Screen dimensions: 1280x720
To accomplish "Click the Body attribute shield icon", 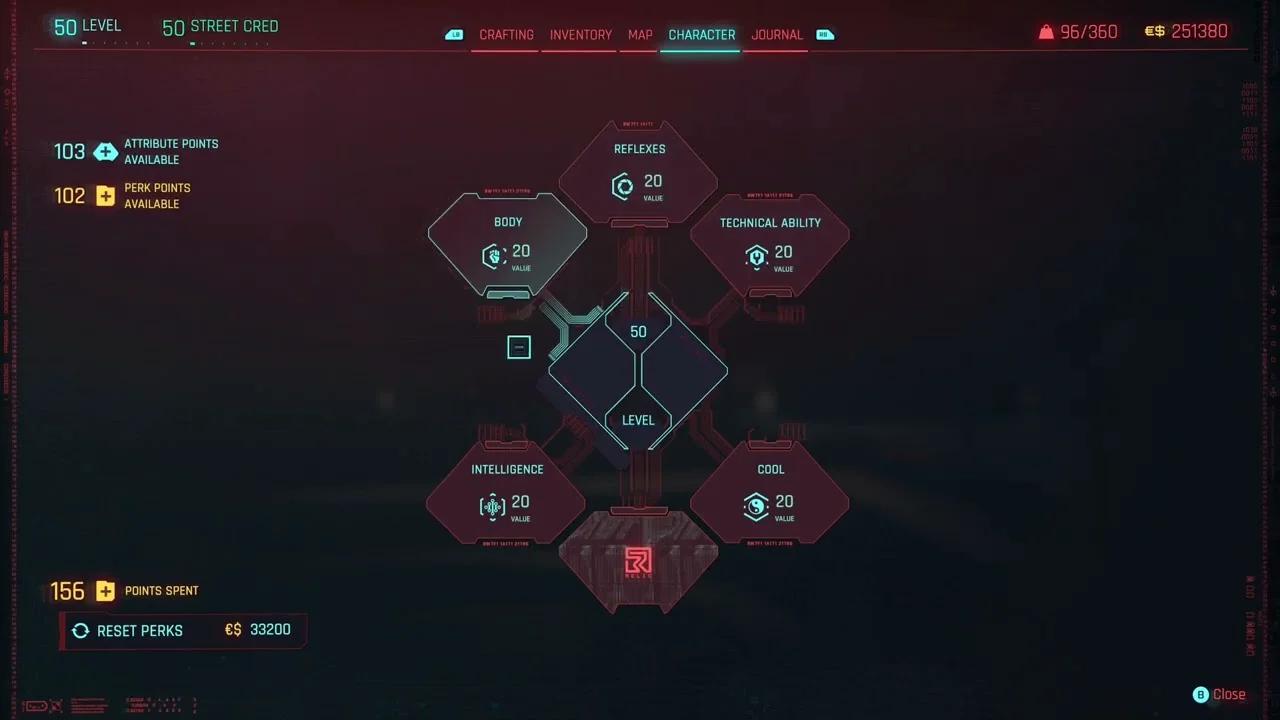I will (x=492, y=257).
